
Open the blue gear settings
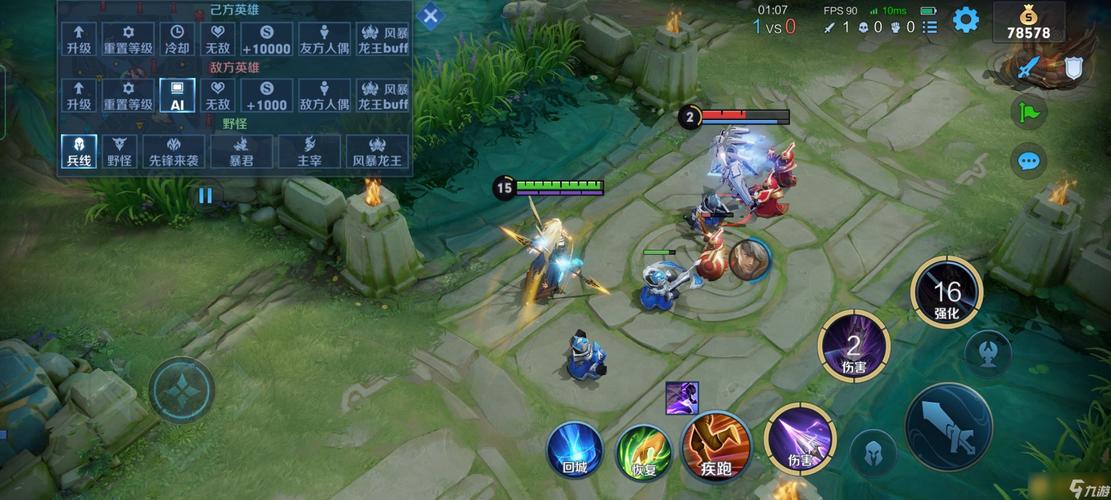coord(965,19)
